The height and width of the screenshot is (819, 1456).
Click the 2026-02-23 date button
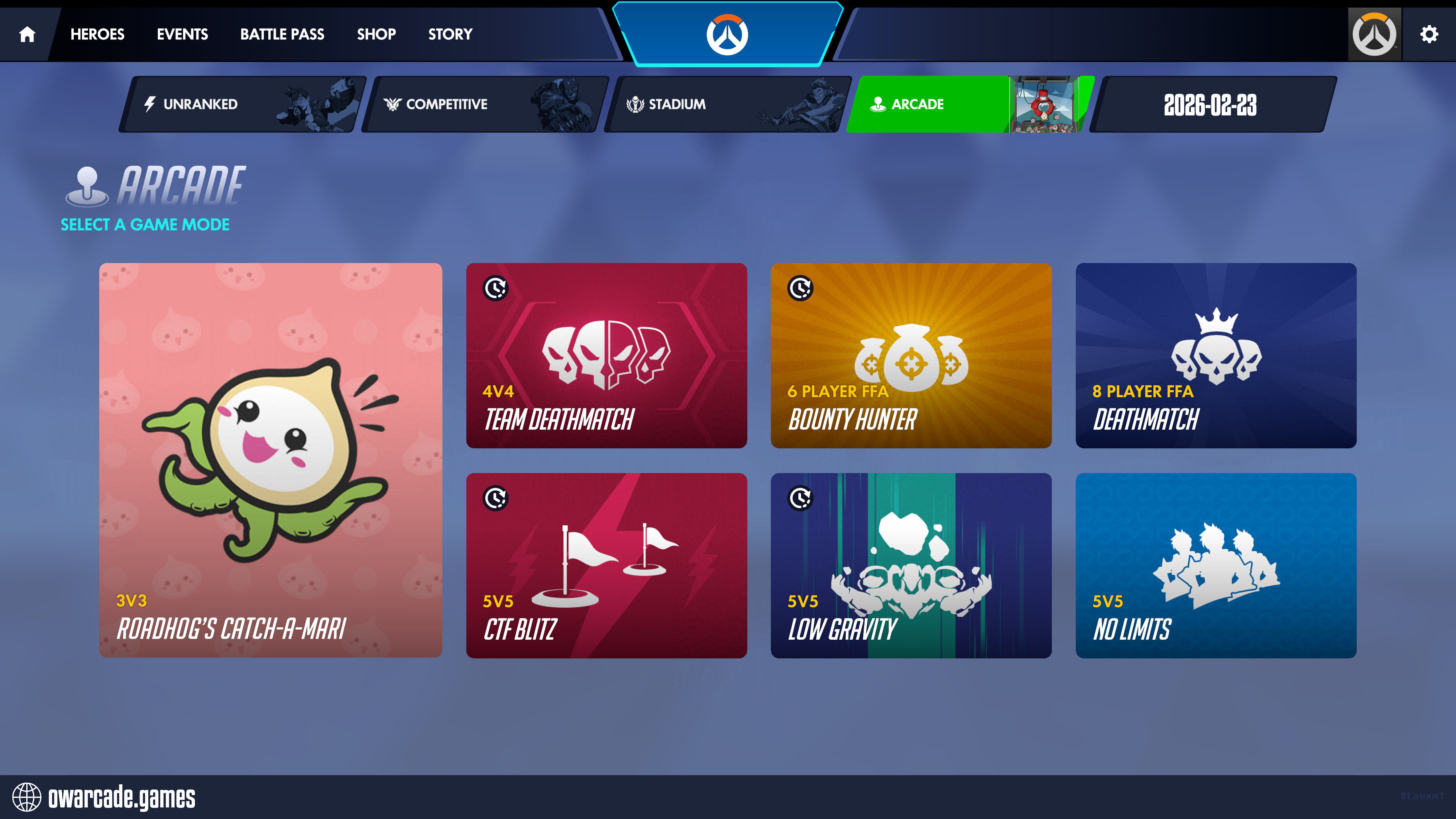pos(1211,104)
